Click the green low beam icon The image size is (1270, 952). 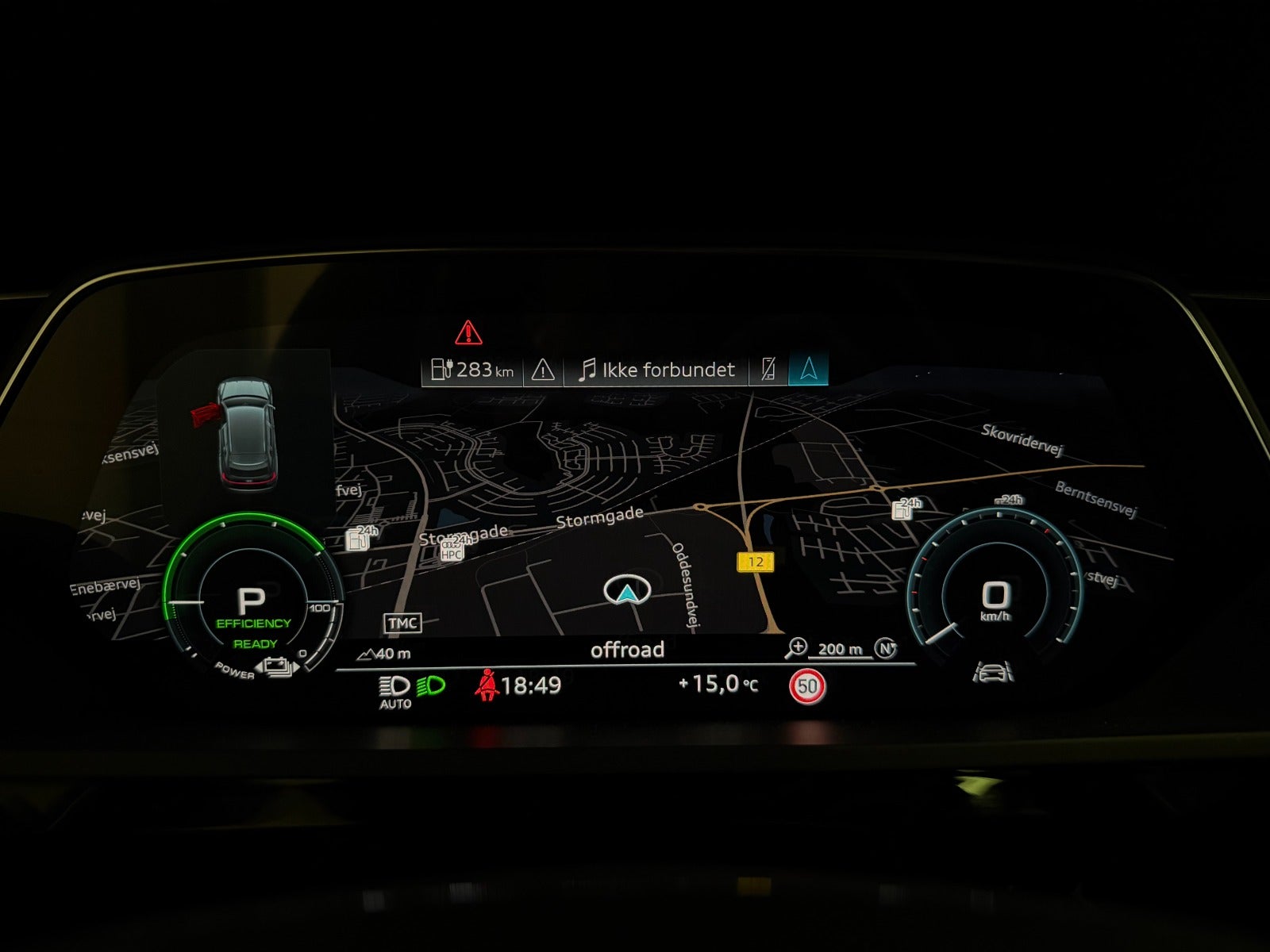[431, 685]
